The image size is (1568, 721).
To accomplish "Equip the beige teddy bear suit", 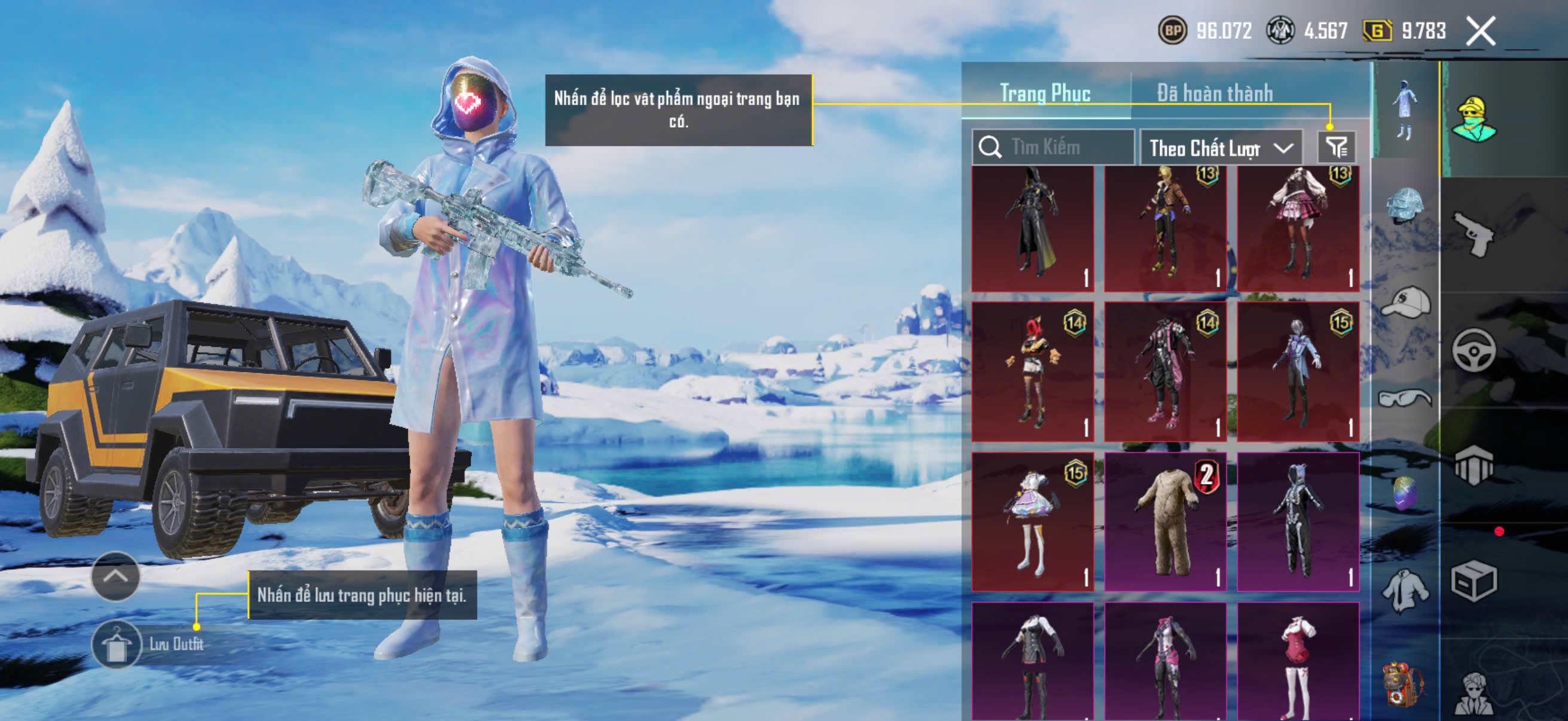I will [1165, 521].
